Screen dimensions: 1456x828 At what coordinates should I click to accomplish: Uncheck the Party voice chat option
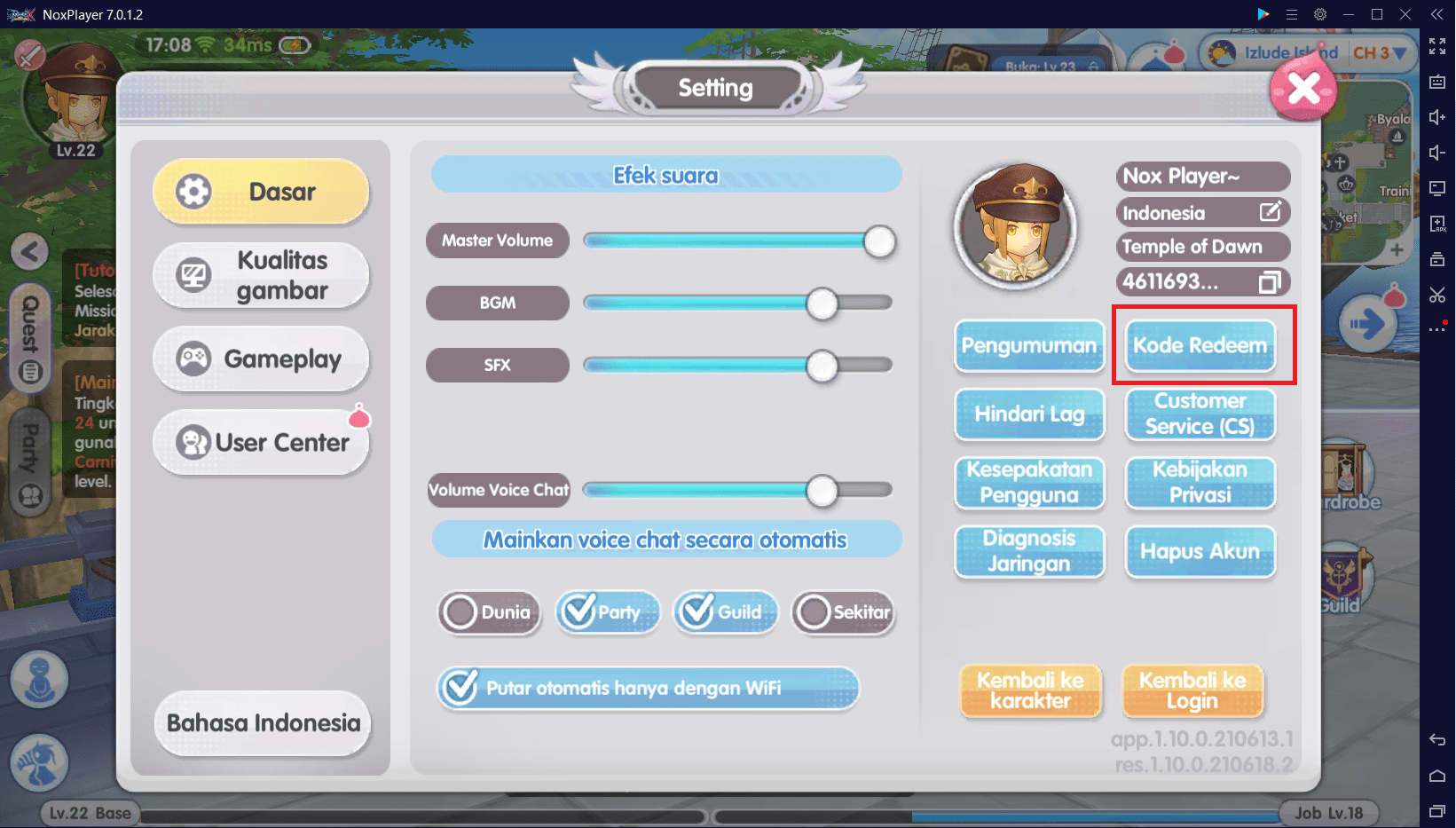[607, 611]
